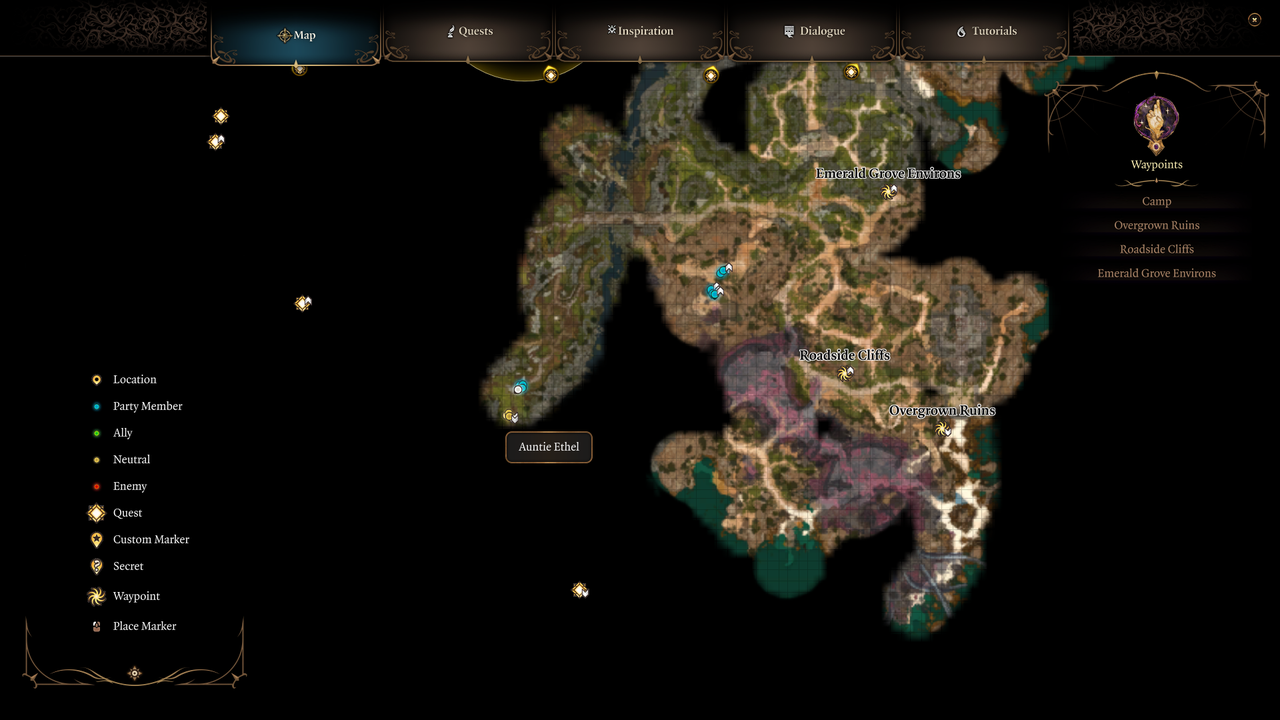Image resolution: width=1280 pixels, height=720 pixels.
Task: Open the Inspiration tab
Action: 641,31
